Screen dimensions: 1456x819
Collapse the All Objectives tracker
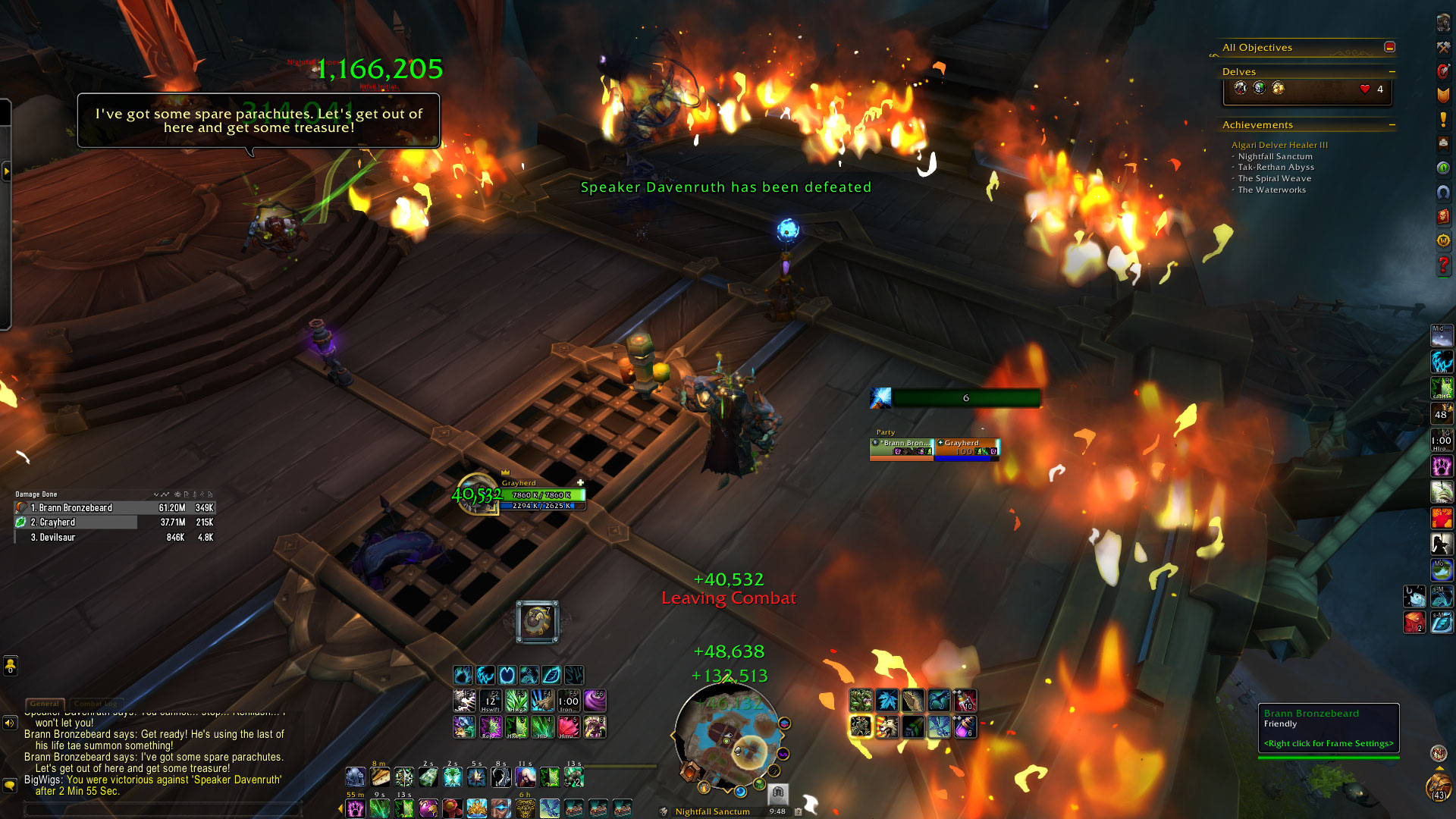point(1389,47)
